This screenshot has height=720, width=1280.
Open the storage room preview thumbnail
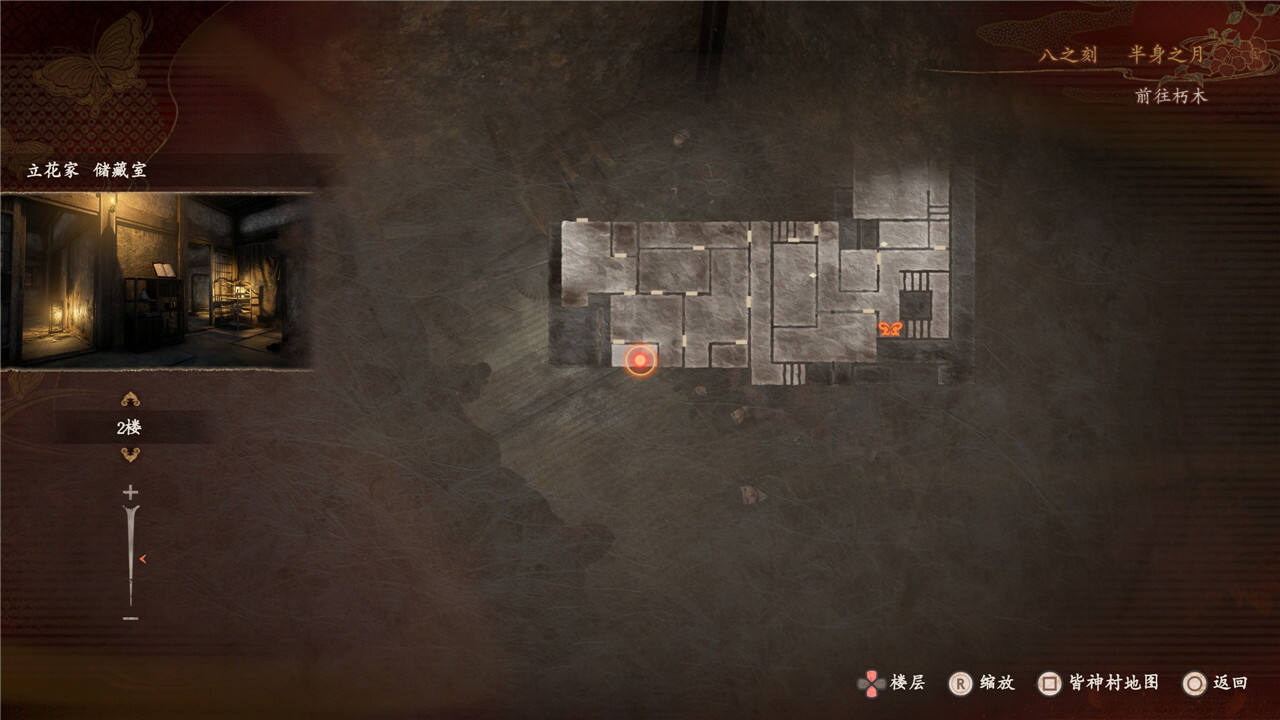pyautogui.click(x=156, y=281)
